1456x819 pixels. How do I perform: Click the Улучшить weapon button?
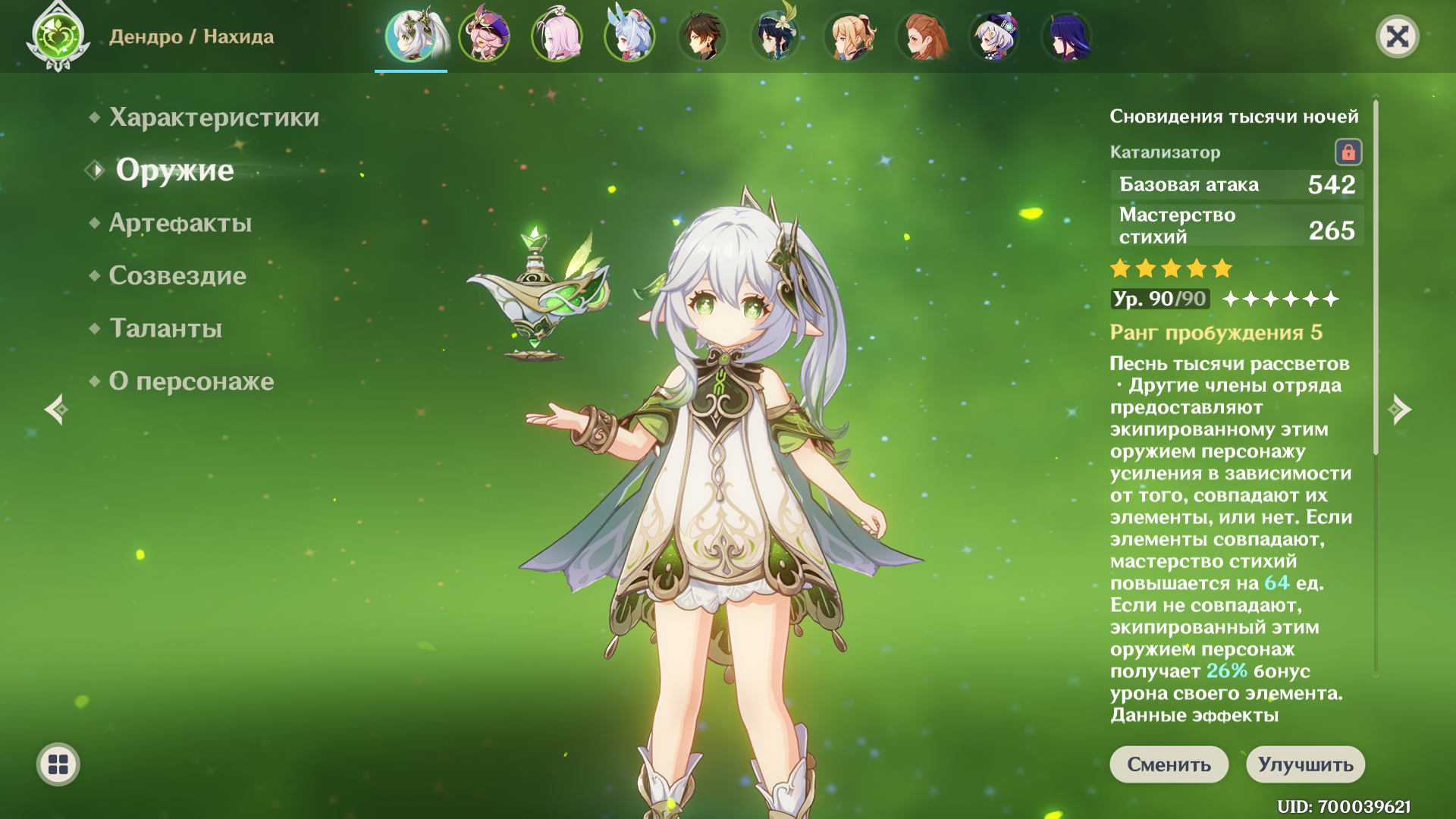click(x=1305, y=764)
